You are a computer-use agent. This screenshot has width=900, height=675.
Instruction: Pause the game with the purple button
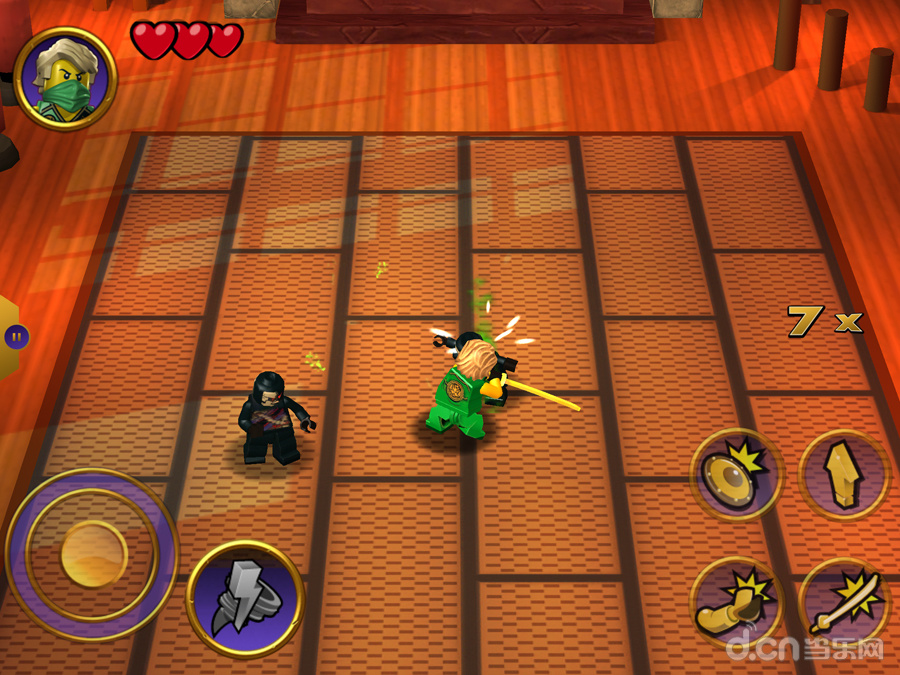tap(16, 337)
